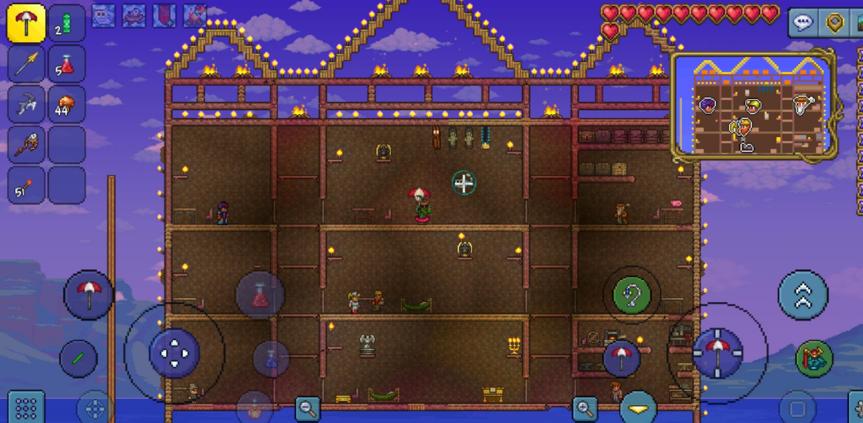863x423 pixels.
Task: Select the golden spear hotbar slot
Action: click(x=25, y=64)
